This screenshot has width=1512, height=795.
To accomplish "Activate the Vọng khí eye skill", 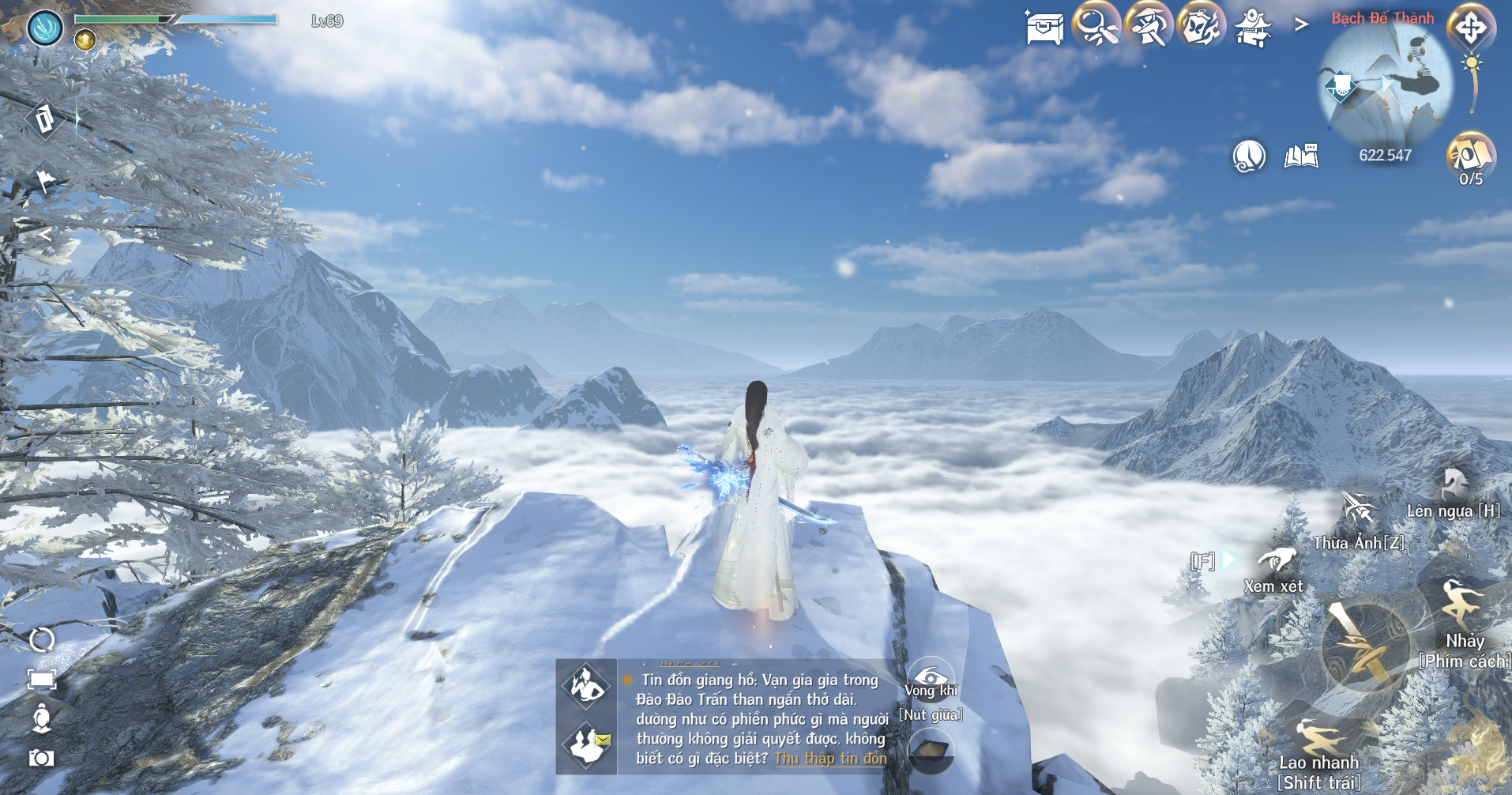I will pos(931,680).
